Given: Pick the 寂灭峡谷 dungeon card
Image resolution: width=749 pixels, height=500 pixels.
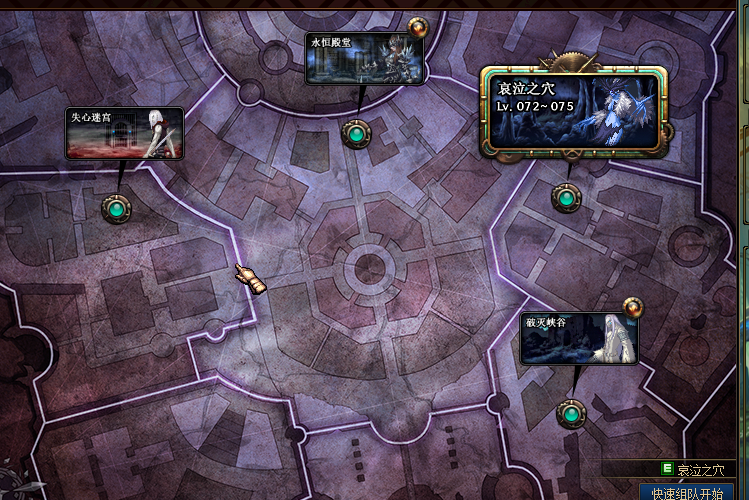Looking at the screenshot, I should click(x=579, y=339).
